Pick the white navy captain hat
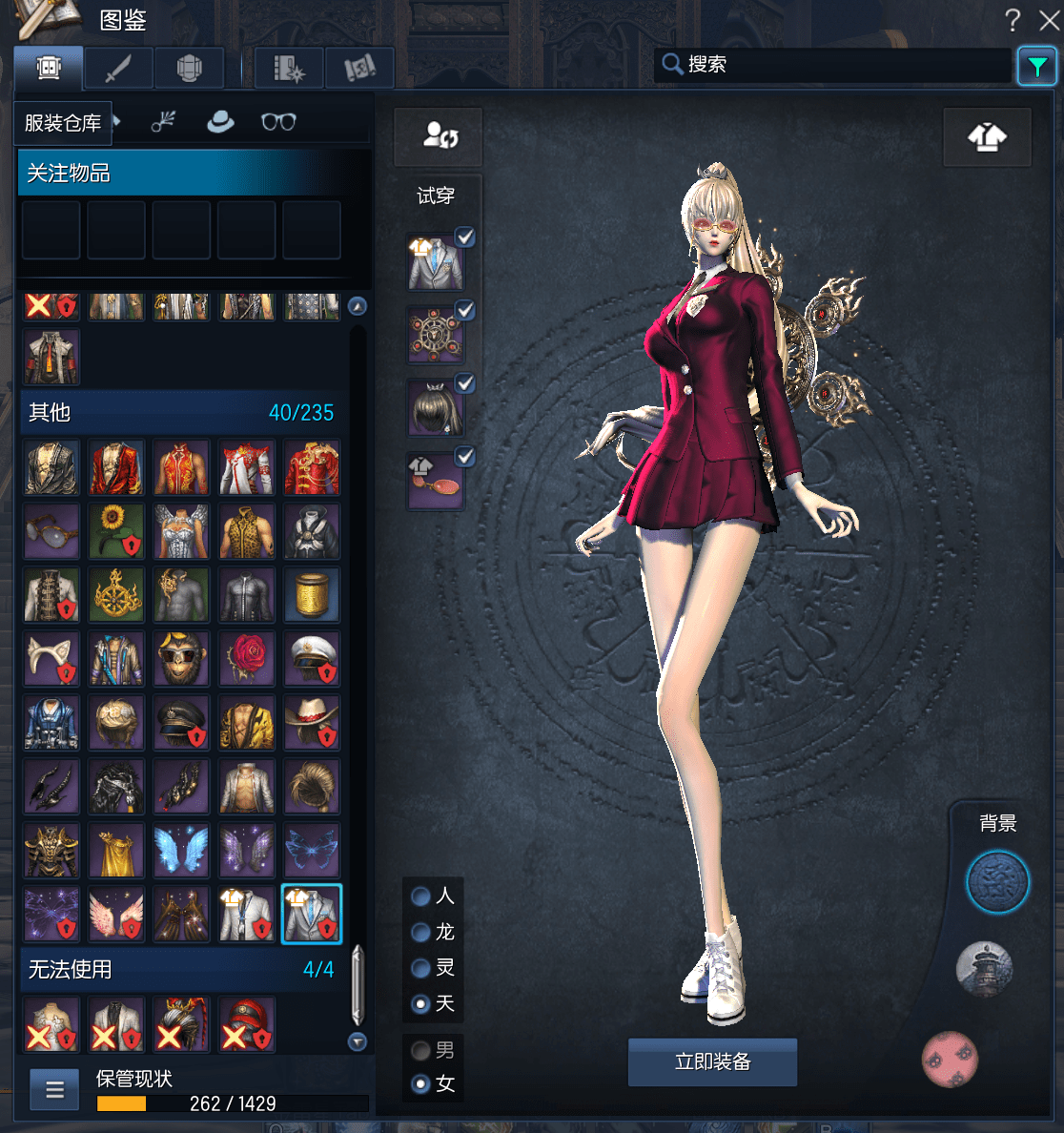Image resolution: width=1064 pixels, height=1133 pixels. 311,658
